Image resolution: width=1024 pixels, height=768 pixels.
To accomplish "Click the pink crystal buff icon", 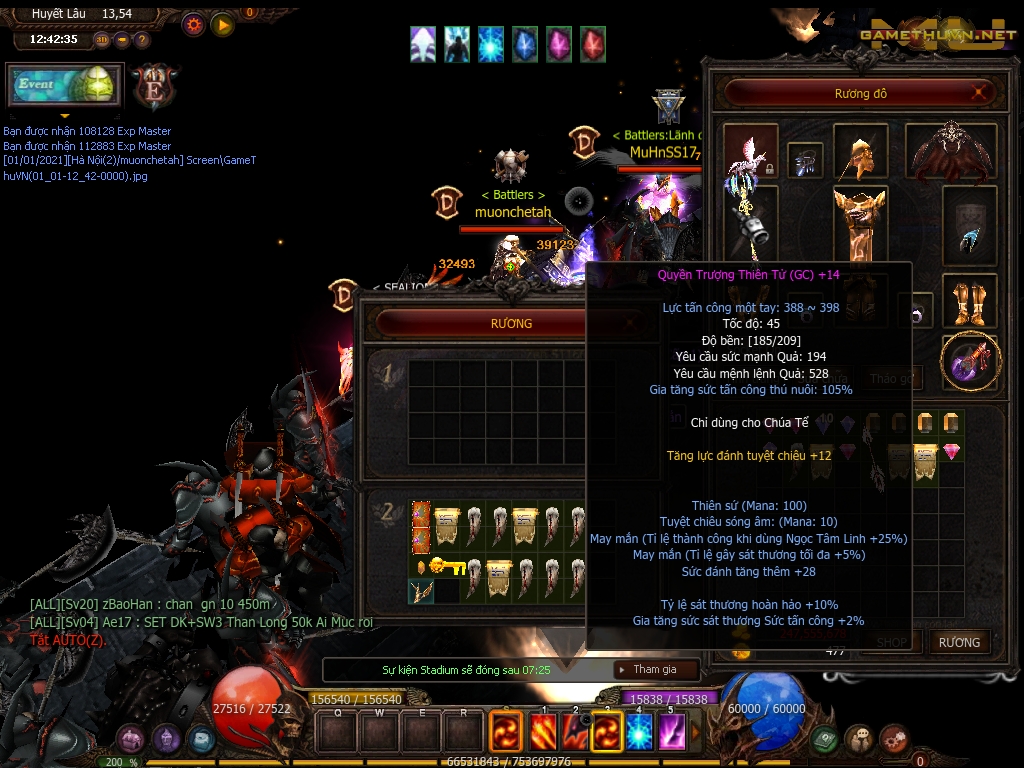I will tap(559, 44).
